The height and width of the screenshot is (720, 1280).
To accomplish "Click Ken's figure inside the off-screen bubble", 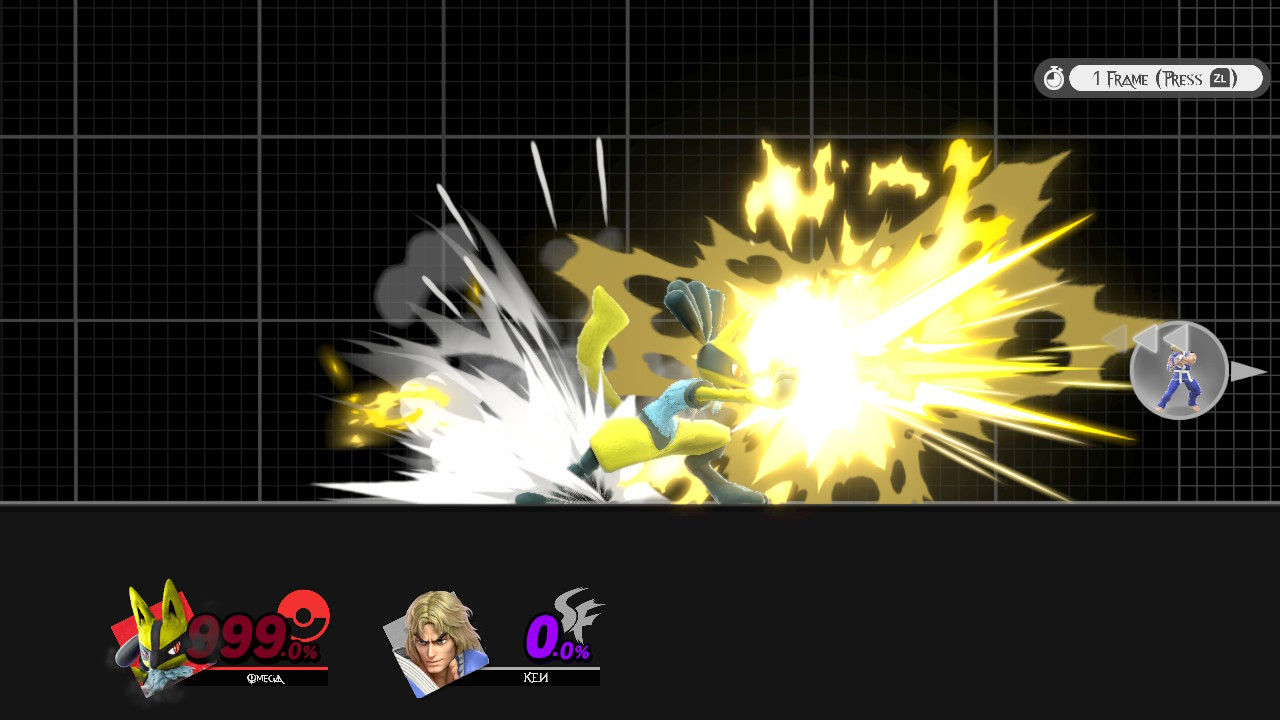I will tap(1180, 378).
